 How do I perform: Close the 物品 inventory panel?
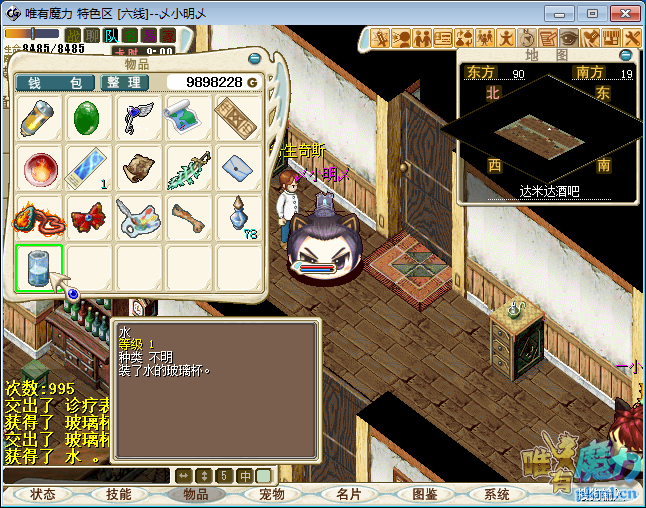pos(254,59)
